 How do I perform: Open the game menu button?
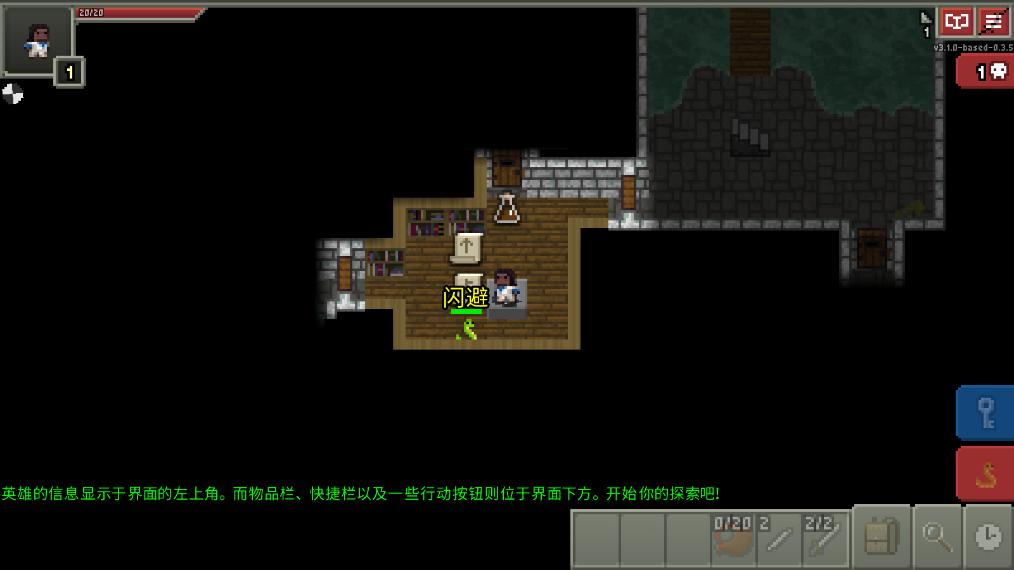pos(994,22)
